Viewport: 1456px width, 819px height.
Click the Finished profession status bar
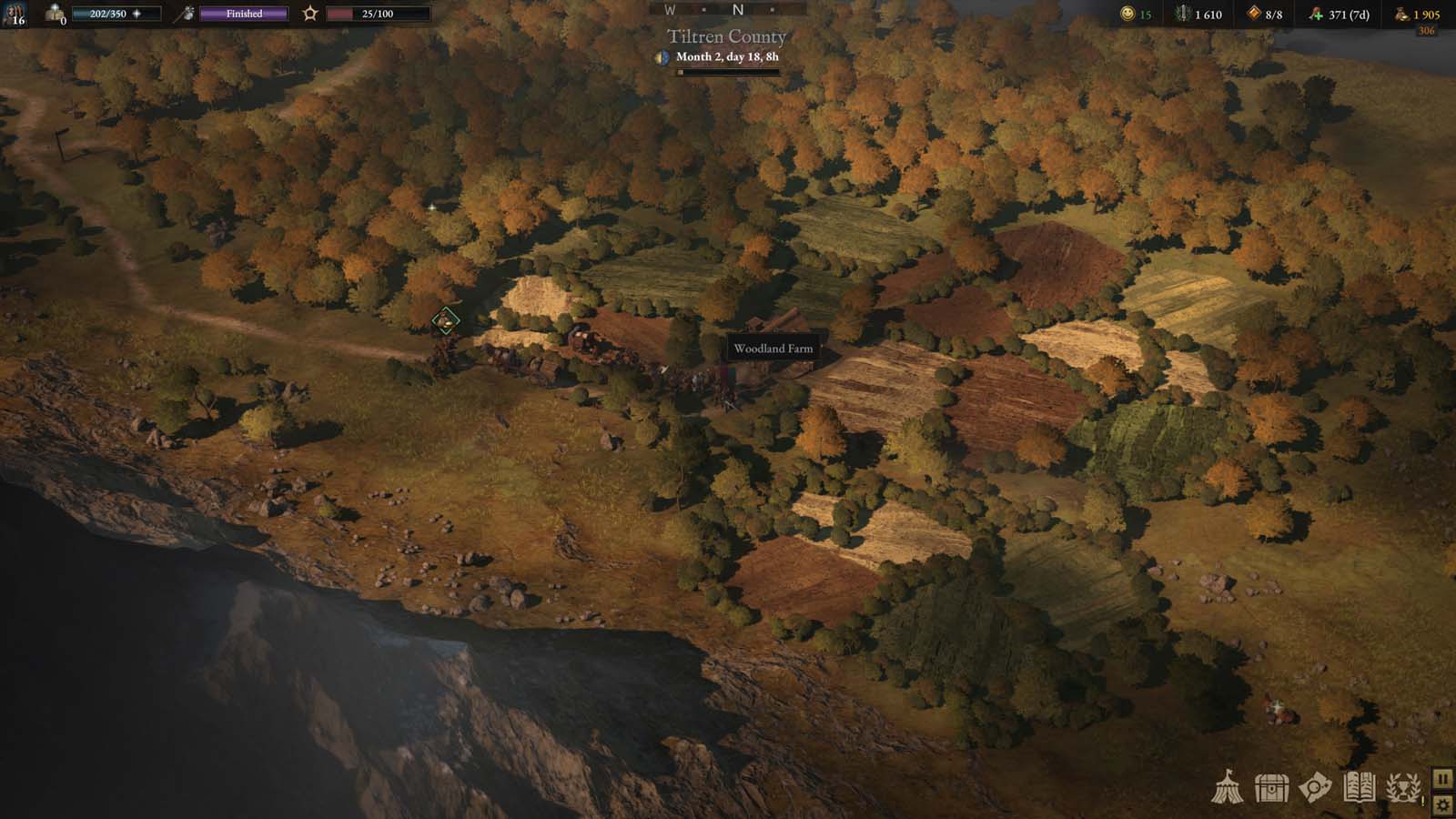pyautogui.click(x=244, y=13)
